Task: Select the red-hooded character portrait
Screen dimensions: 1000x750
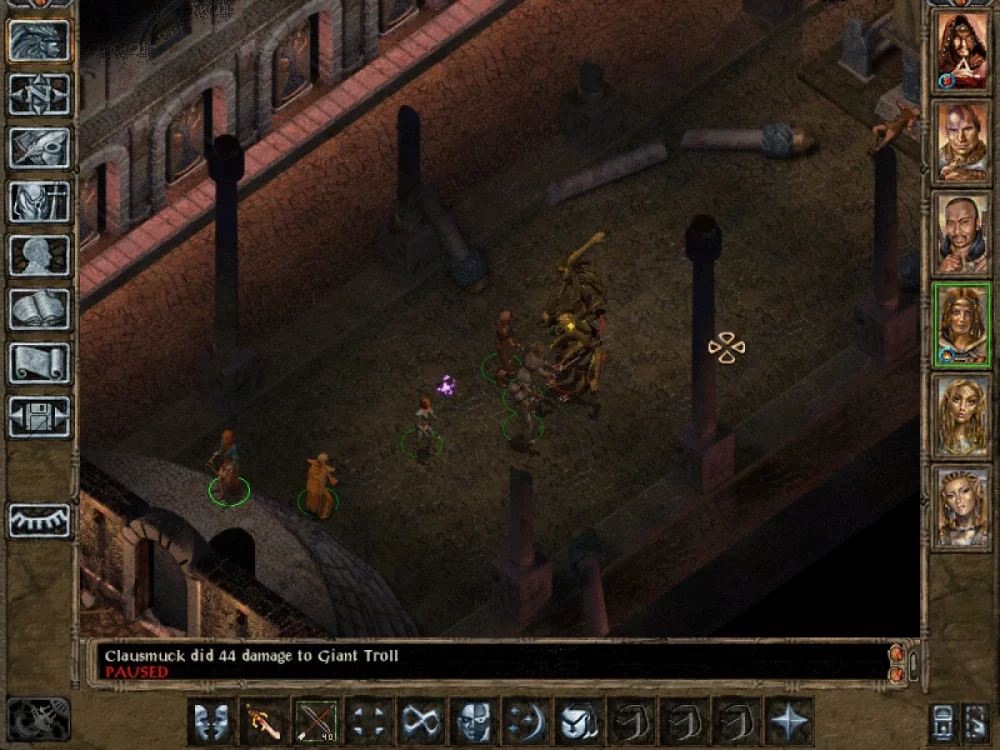Action: [961, 50]
